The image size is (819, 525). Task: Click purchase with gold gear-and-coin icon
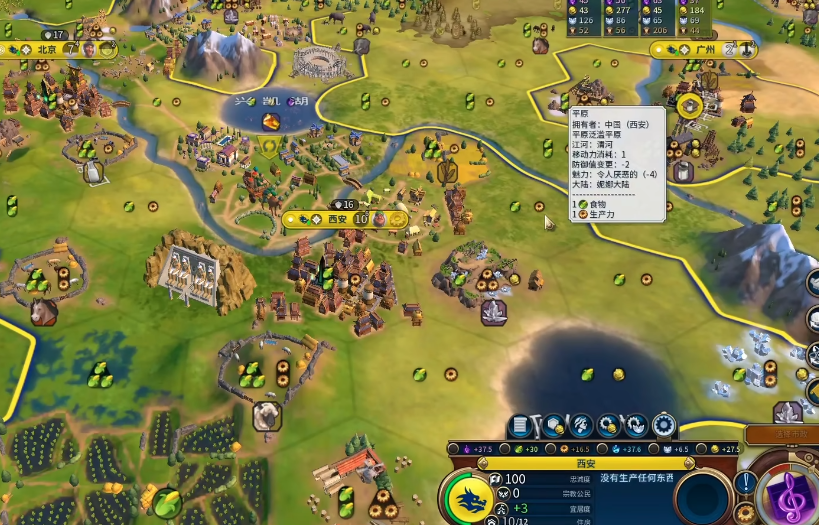pos(607,426)
